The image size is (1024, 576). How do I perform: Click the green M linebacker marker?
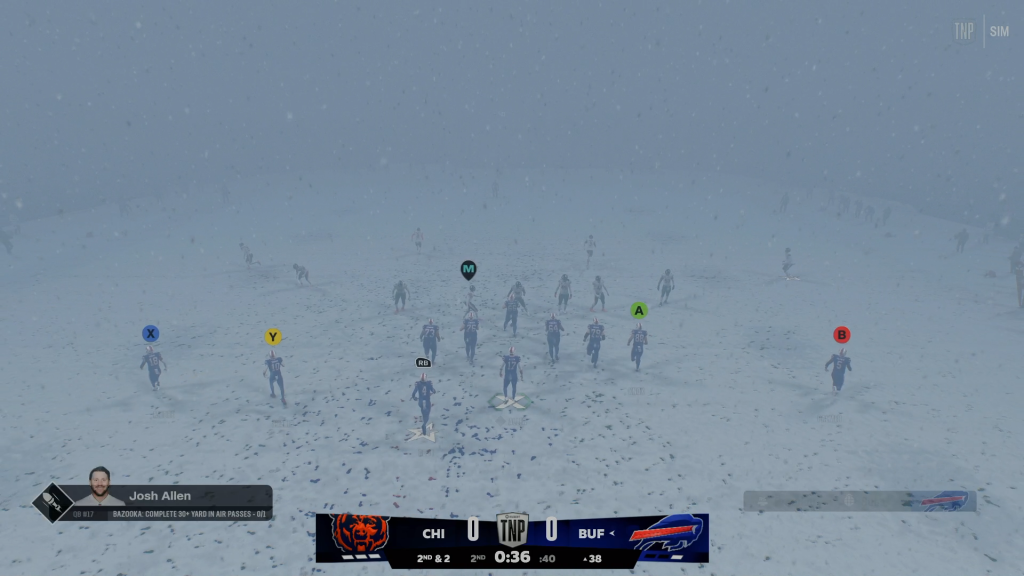click(x=468, y=269)
